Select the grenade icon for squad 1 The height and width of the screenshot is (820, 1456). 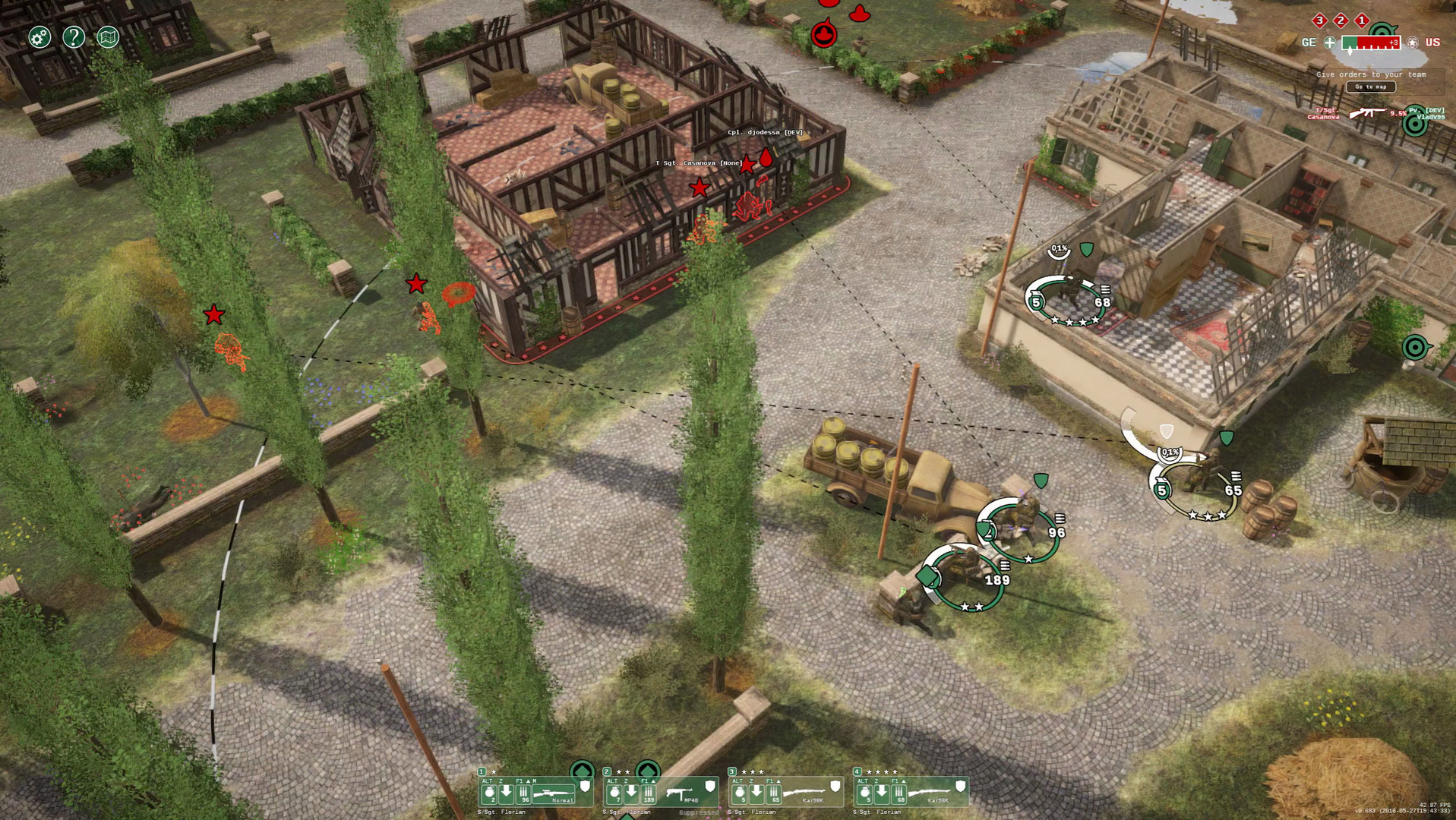pos(488,793)
